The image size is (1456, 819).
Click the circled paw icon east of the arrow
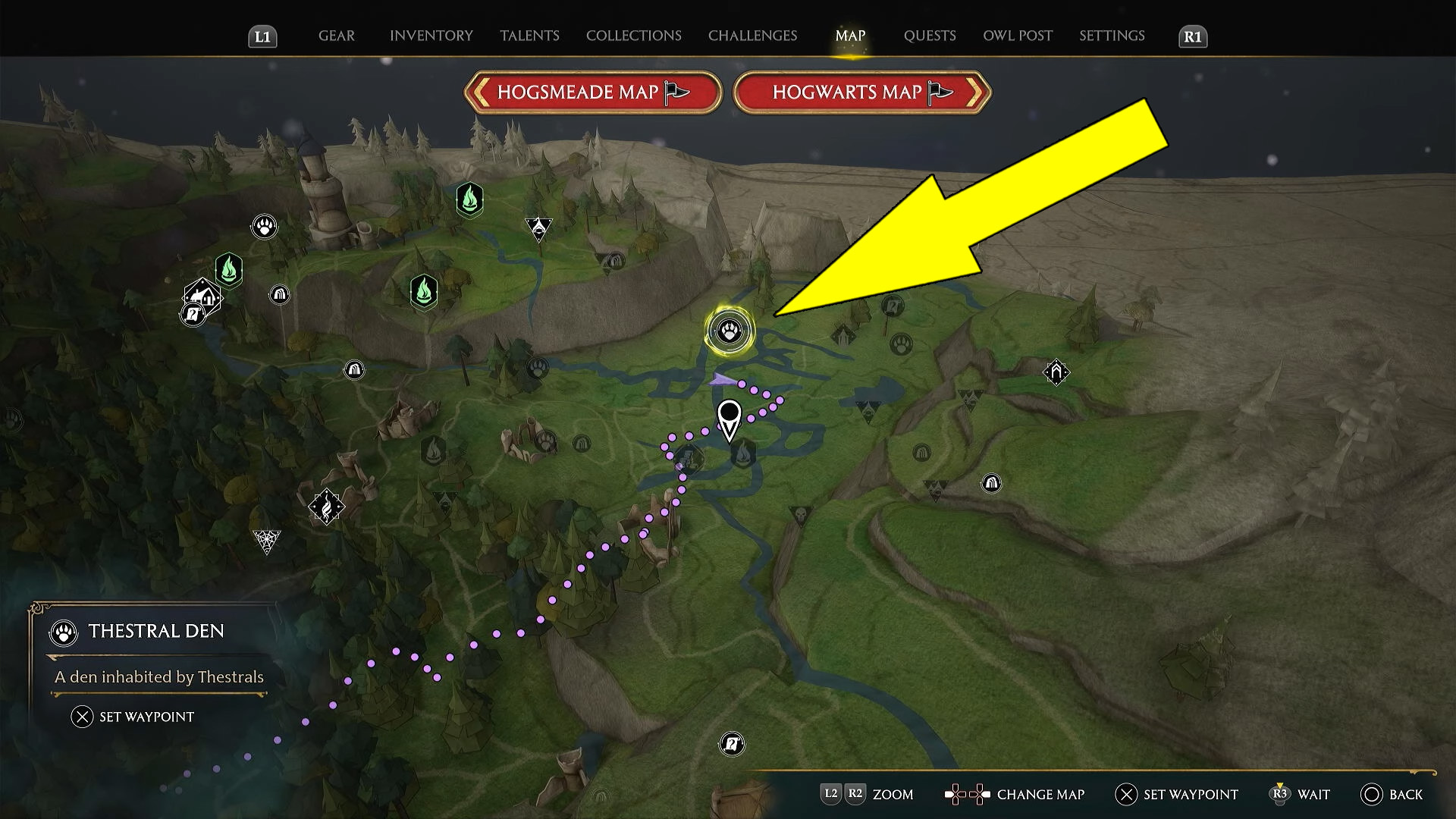pos(900,344)
